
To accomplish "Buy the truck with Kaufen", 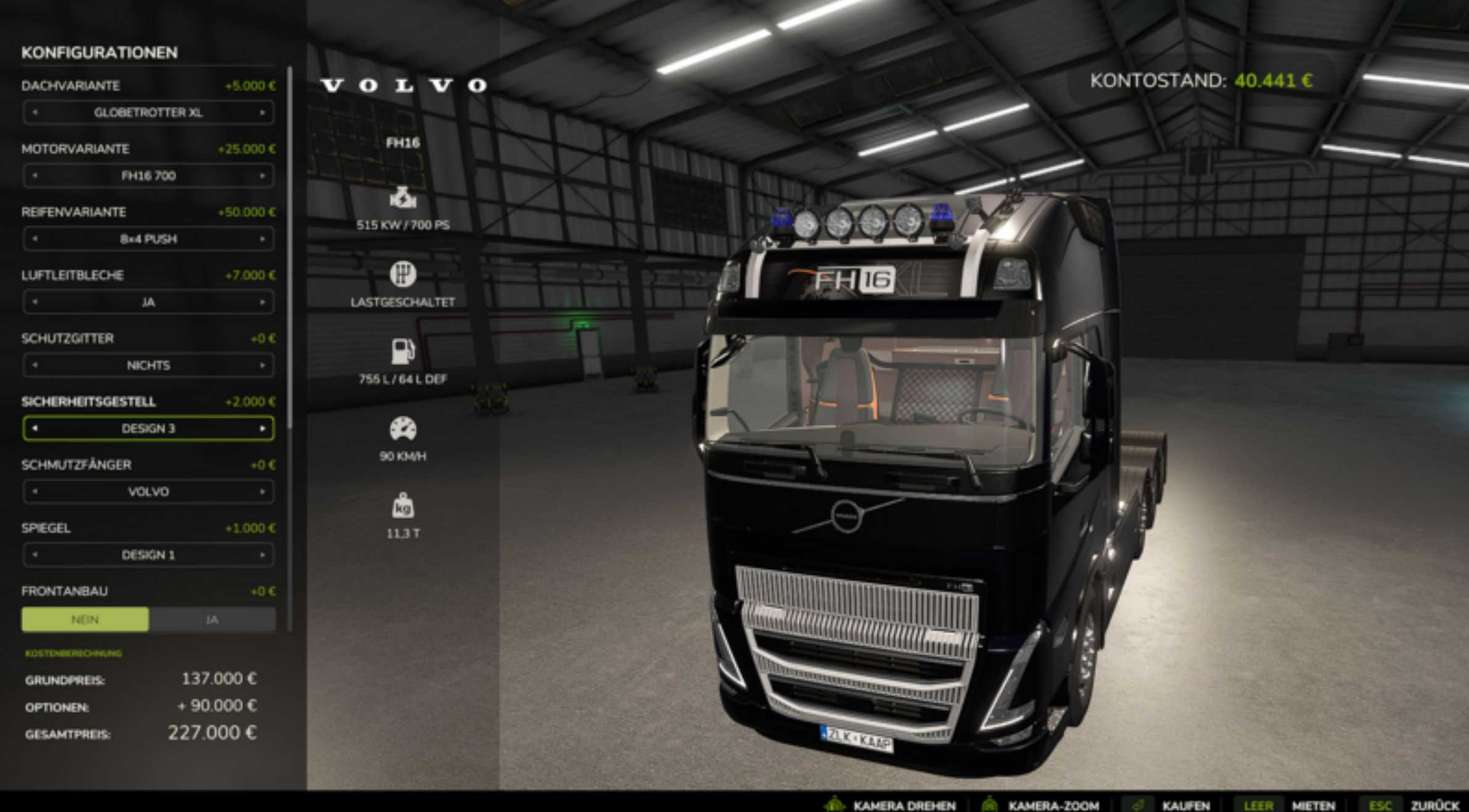I will 1185,805.
